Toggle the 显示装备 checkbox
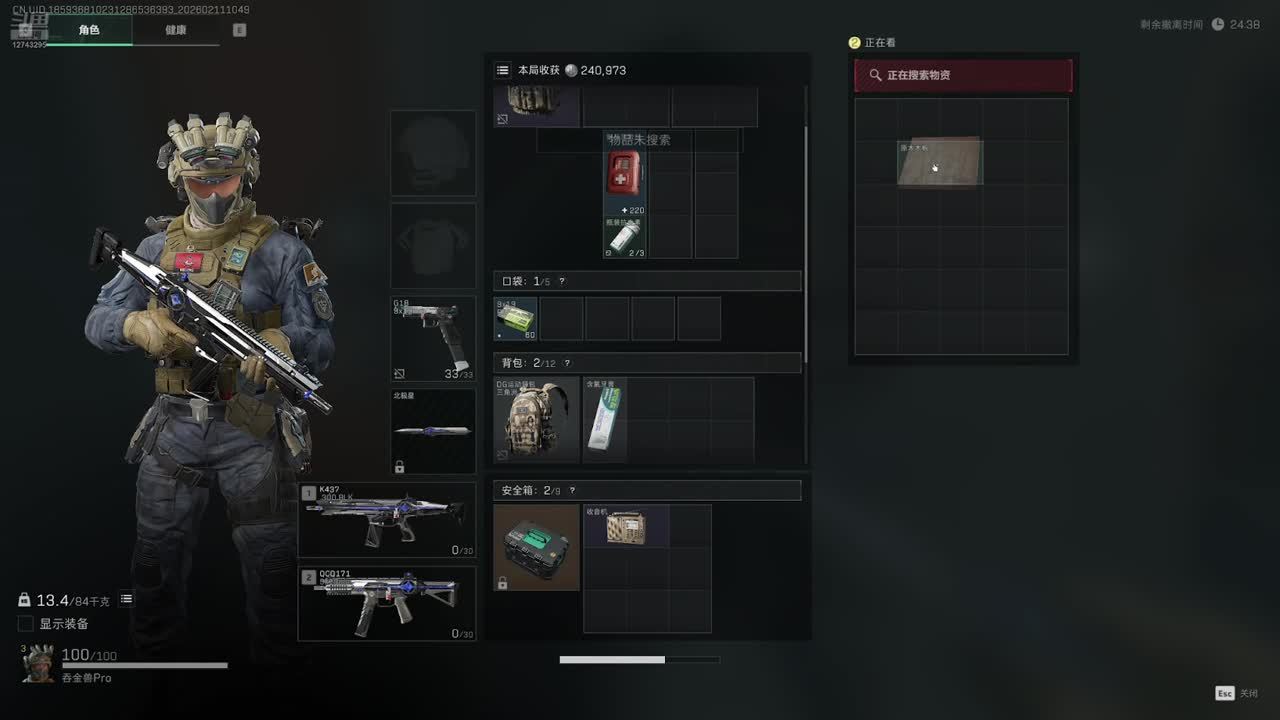The width and height of the screenshot is (1280, 720). (26, 624)
